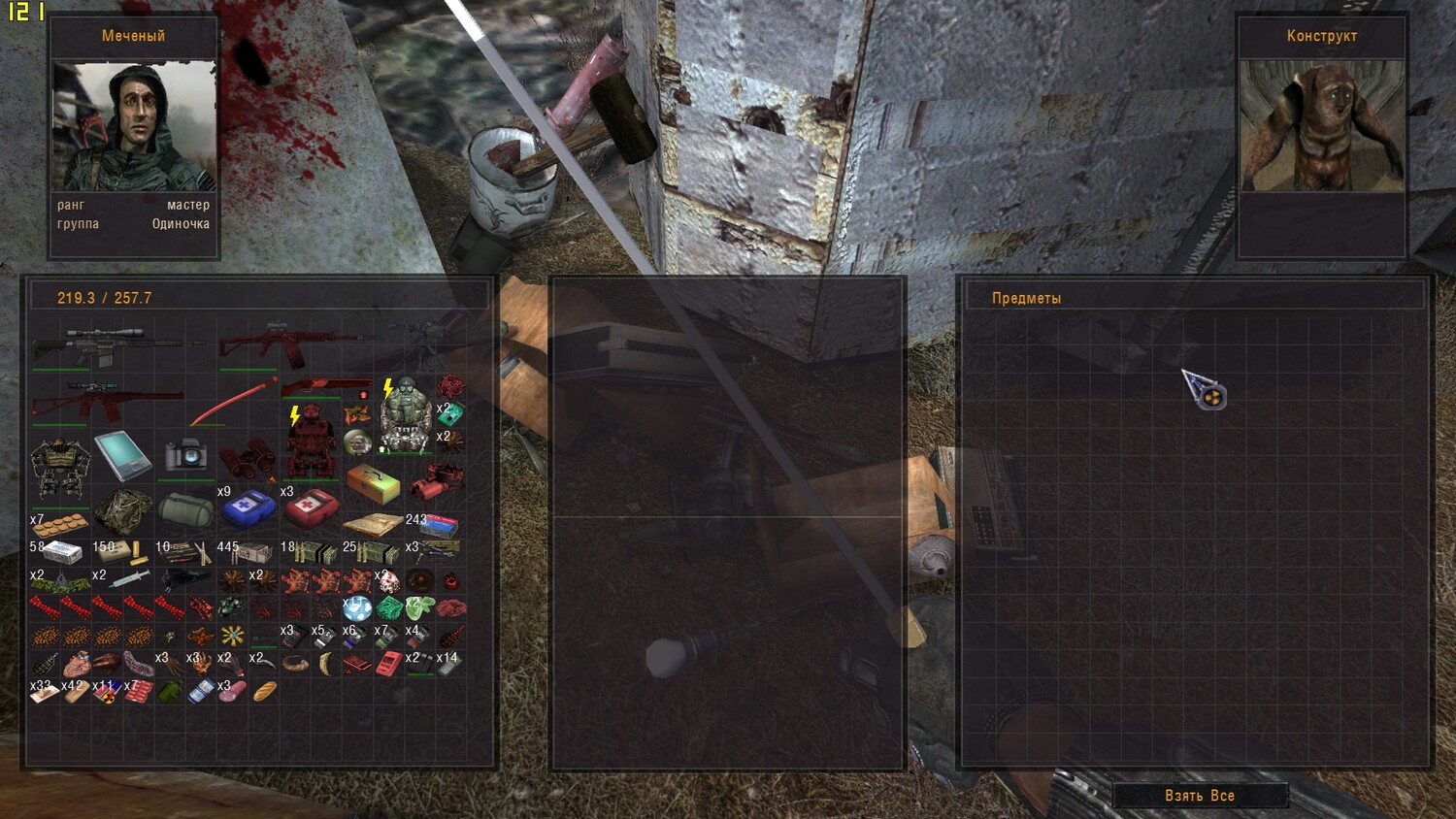Select the green rolled sleeping bag
The image size is (1456, 819).
[x=184, y=508]
